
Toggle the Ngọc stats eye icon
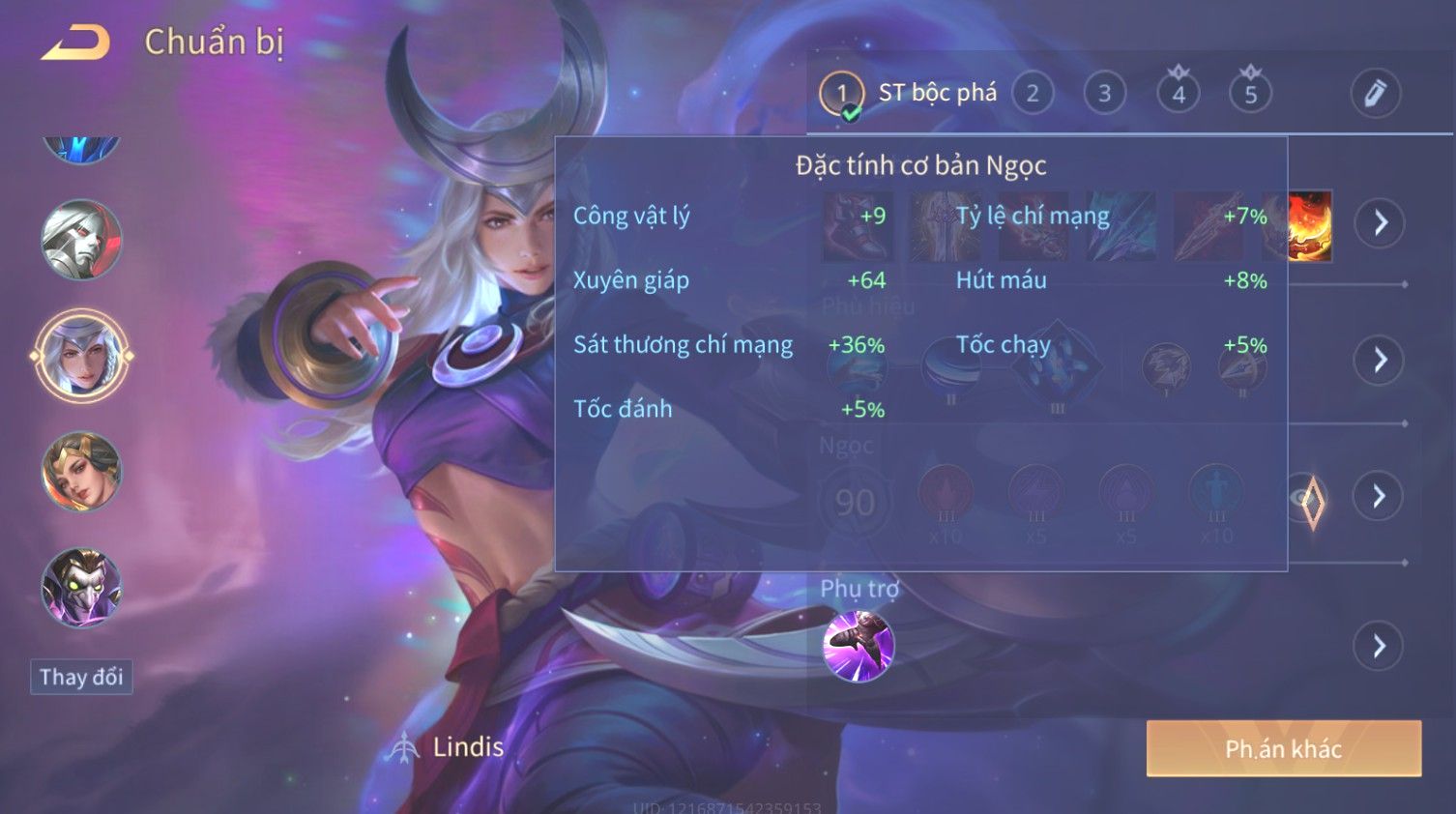(1309, 500)
